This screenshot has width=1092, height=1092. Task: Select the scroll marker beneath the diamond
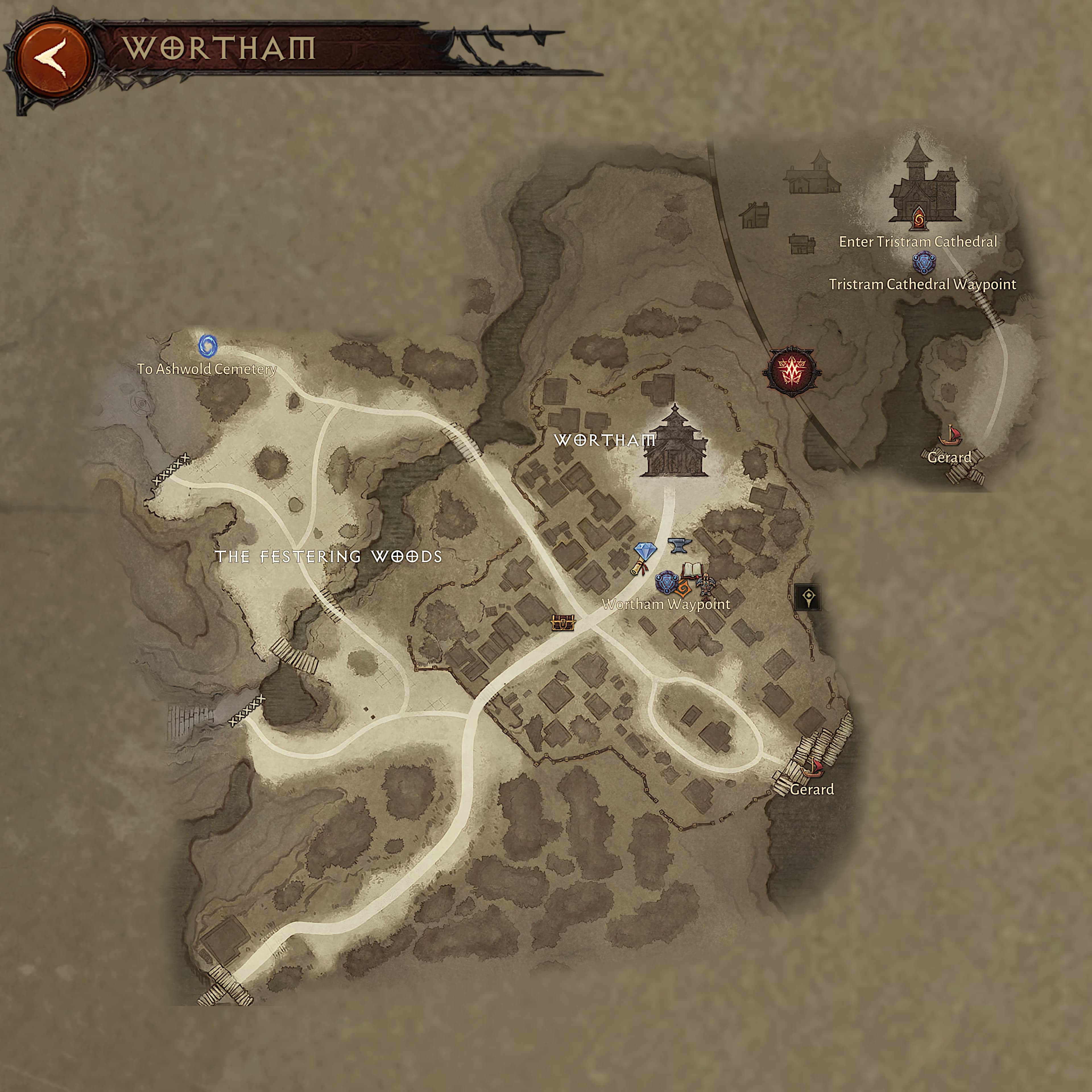639,568
